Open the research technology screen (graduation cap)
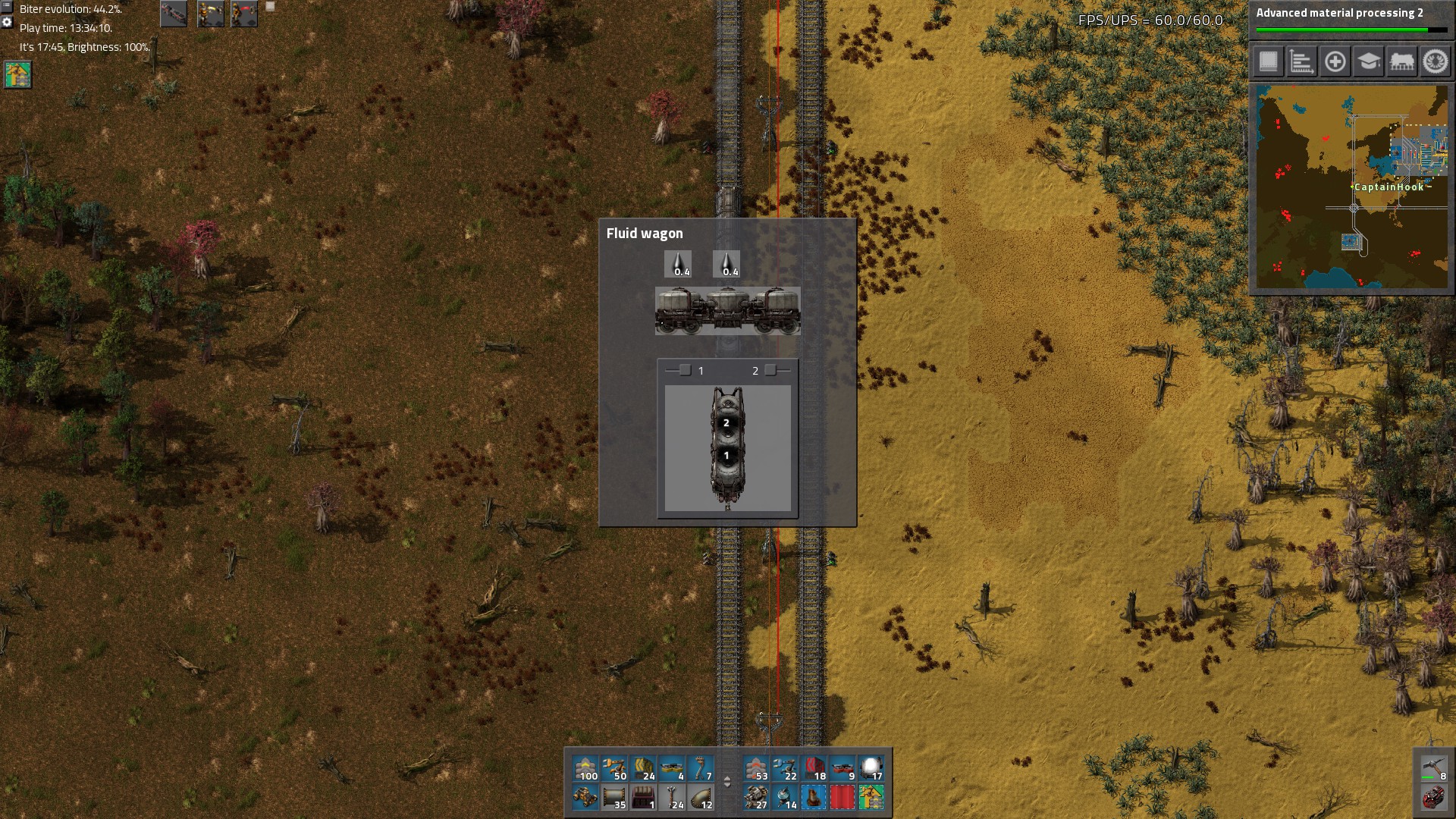This screenshot has height=819, width=1456. [1368, 61]
